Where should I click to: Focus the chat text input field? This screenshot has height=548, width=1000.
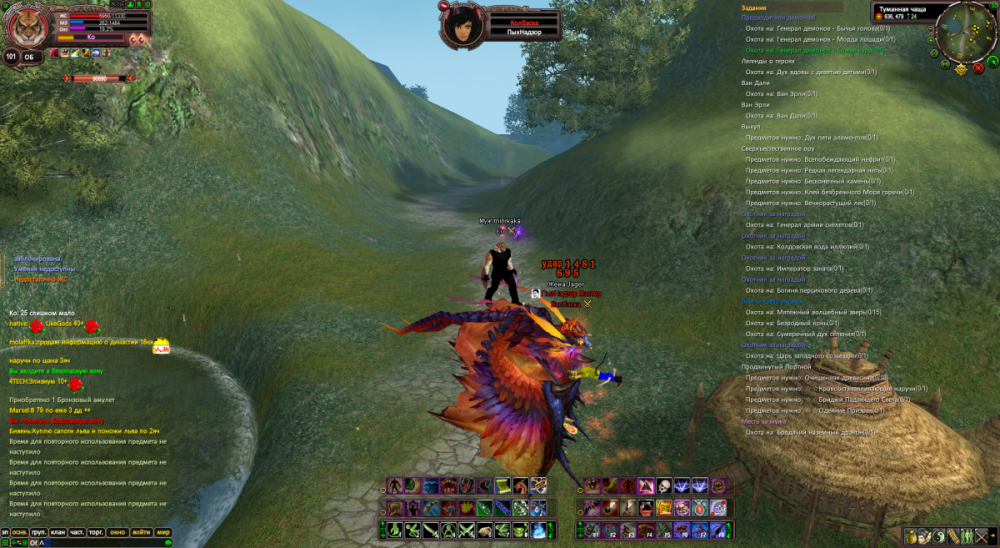(x=100, y=543)
